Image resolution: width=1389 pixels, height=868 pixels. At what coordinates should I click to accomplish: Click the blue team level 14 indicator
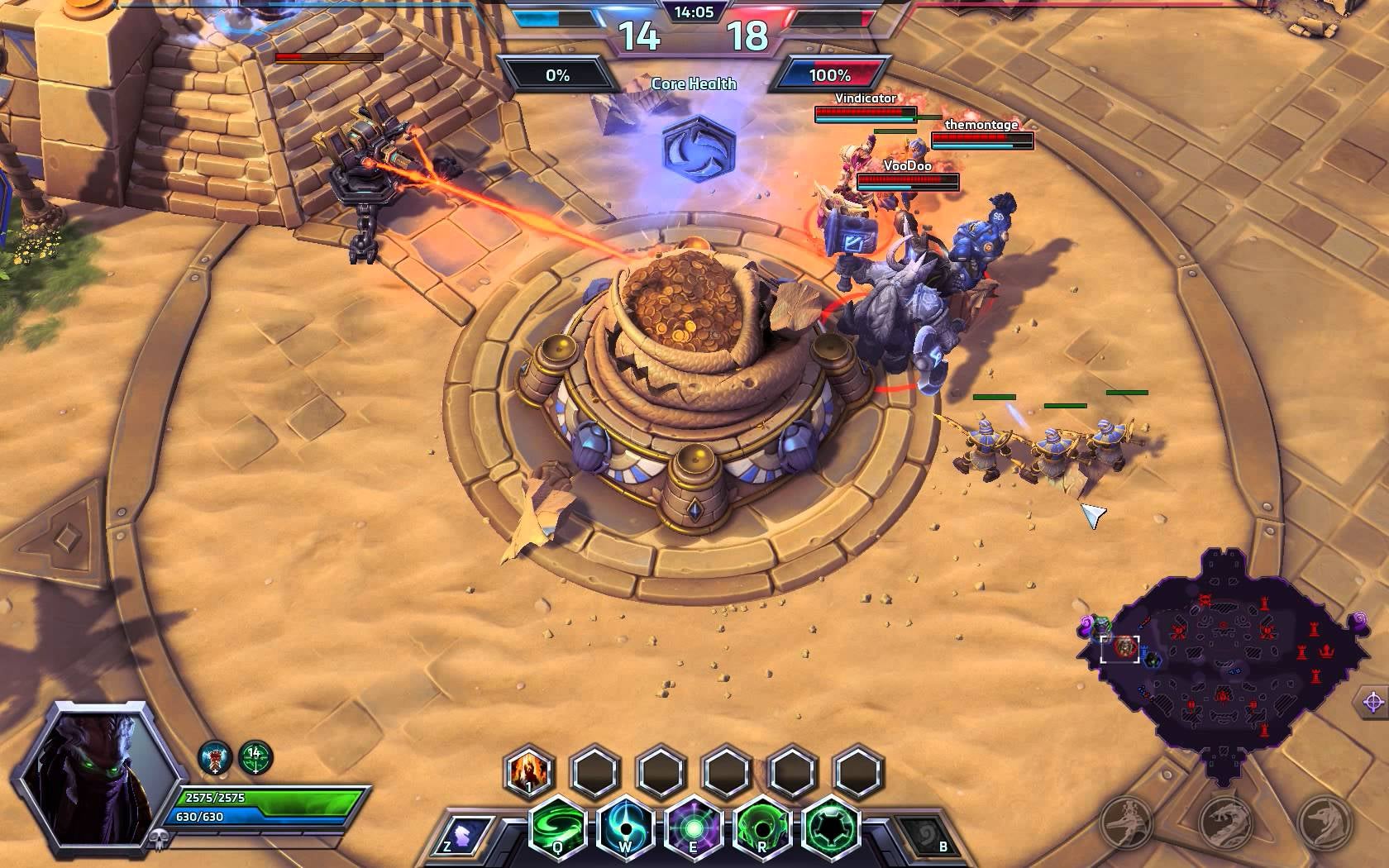pyautogui.click(x=638, y=36)
